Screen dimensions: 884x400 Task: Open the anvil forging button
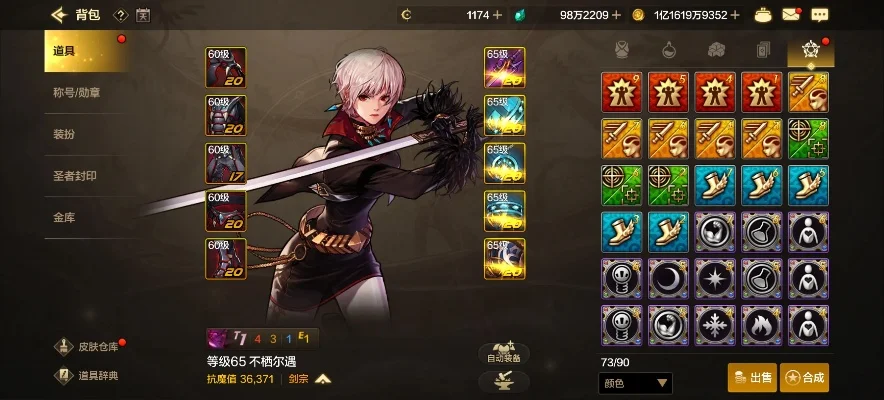504,380
